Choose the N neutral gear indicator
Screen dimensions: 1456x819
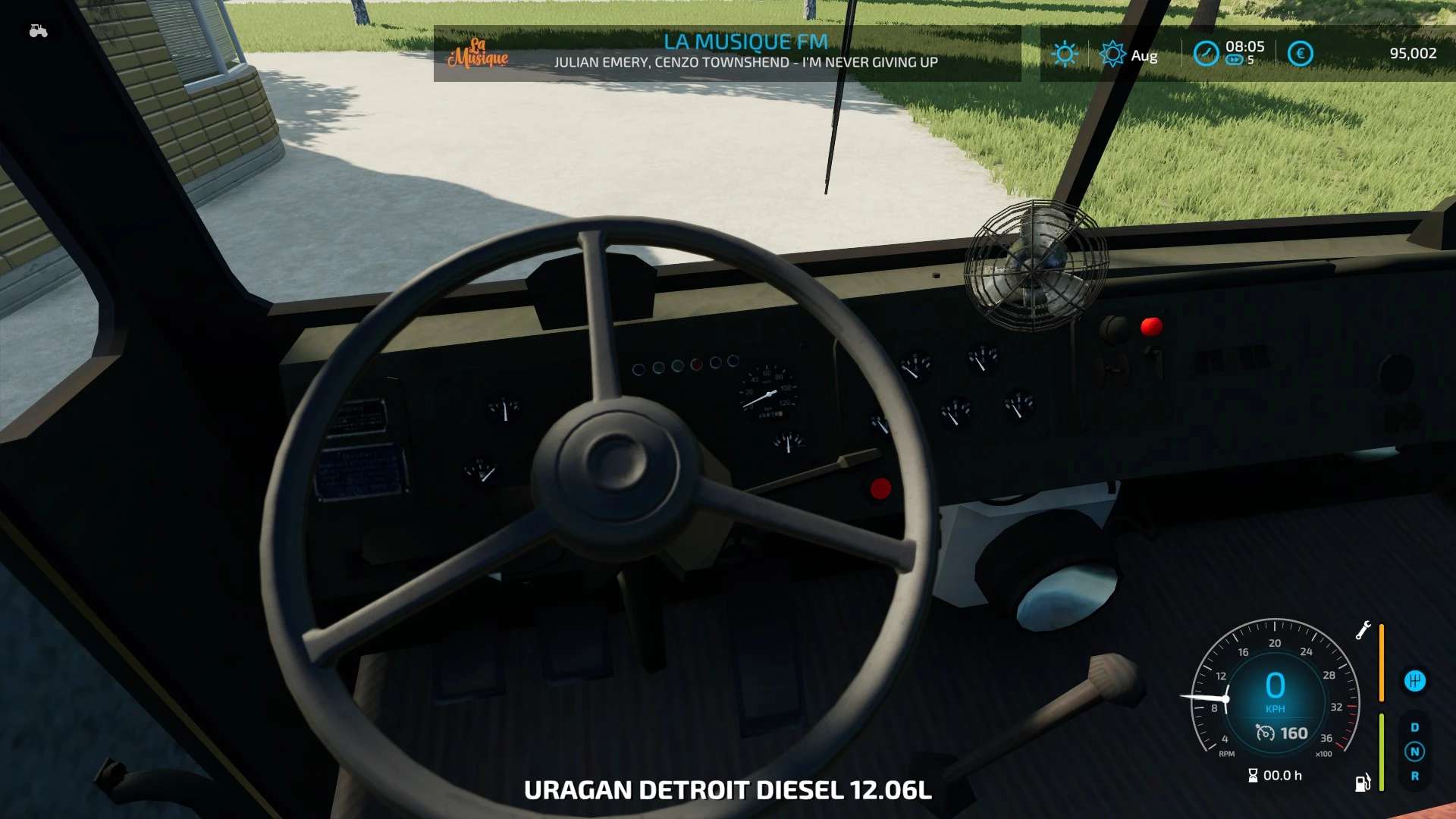pyautogui.click(x=1414, y=752)
